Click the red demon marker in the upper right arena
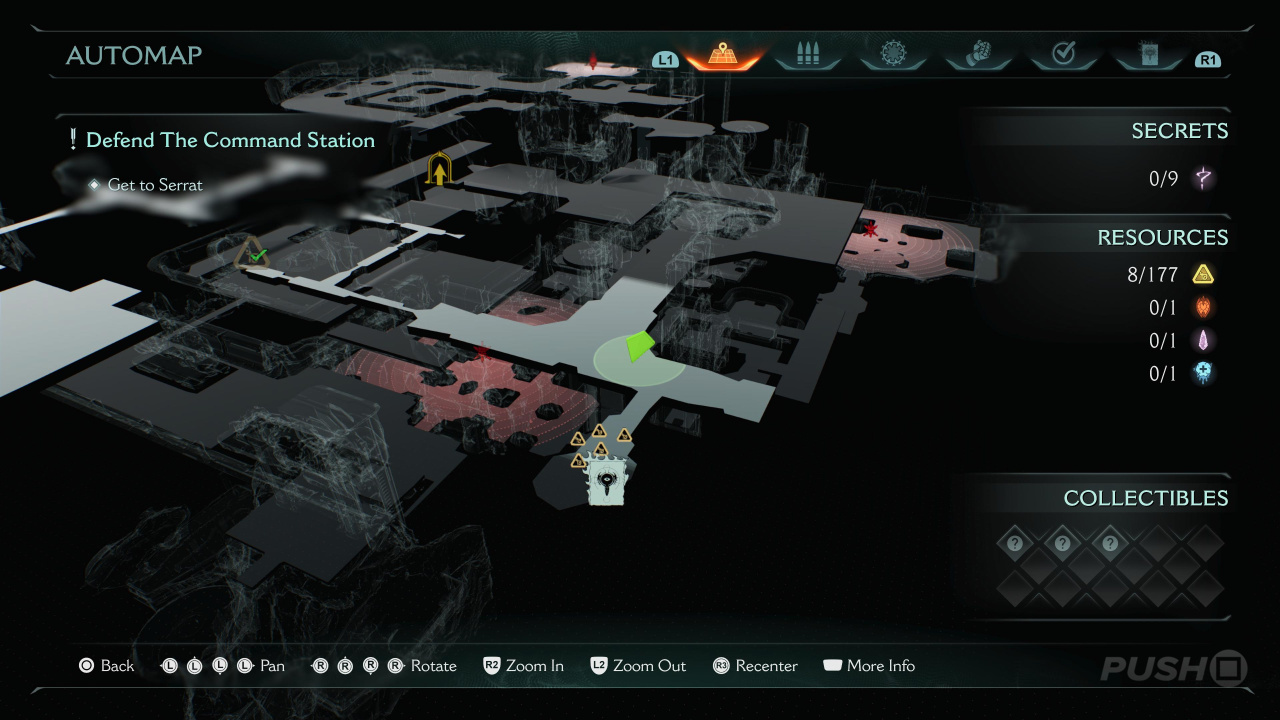This screenshot has width=1280, height=720. coord(871,231)
